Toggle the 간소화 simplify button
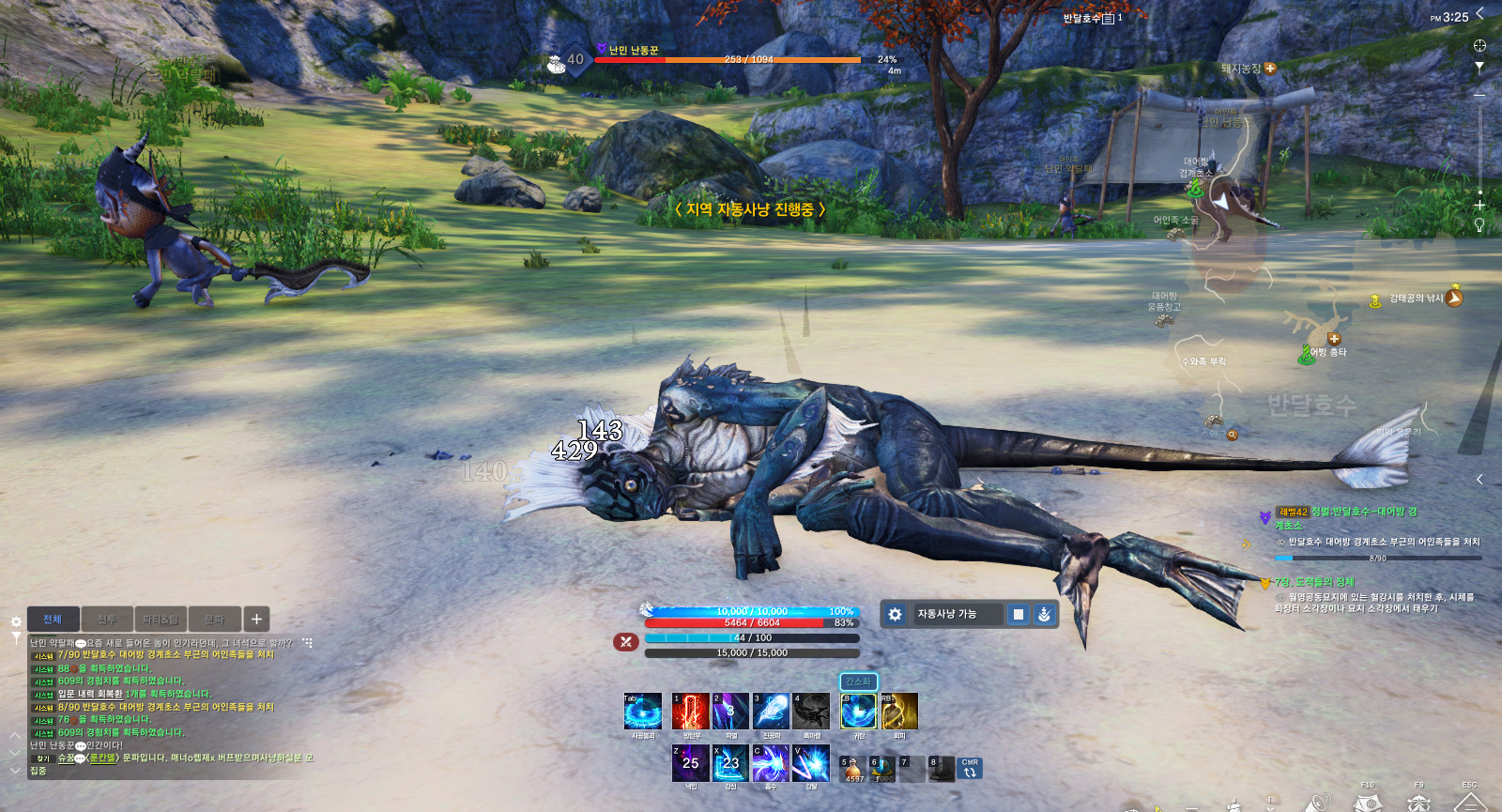Viewport: 1502px width, 812px height. point(858,682)
